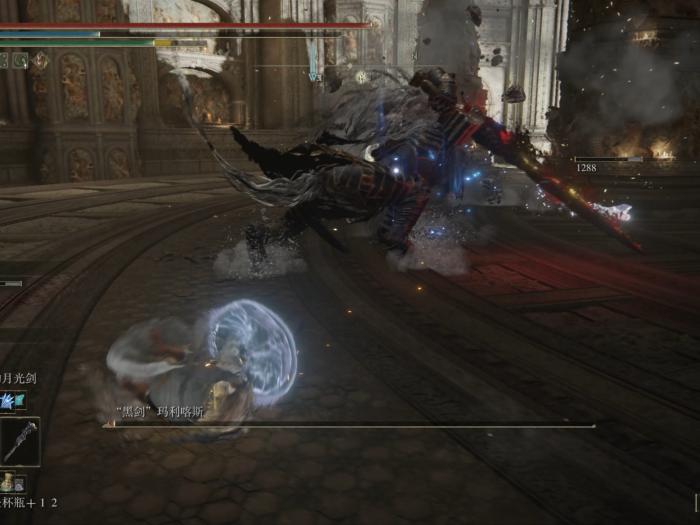700x525 pixels.
Task: Click the diamond-shaped status buff icon
Action: point(40,60)
